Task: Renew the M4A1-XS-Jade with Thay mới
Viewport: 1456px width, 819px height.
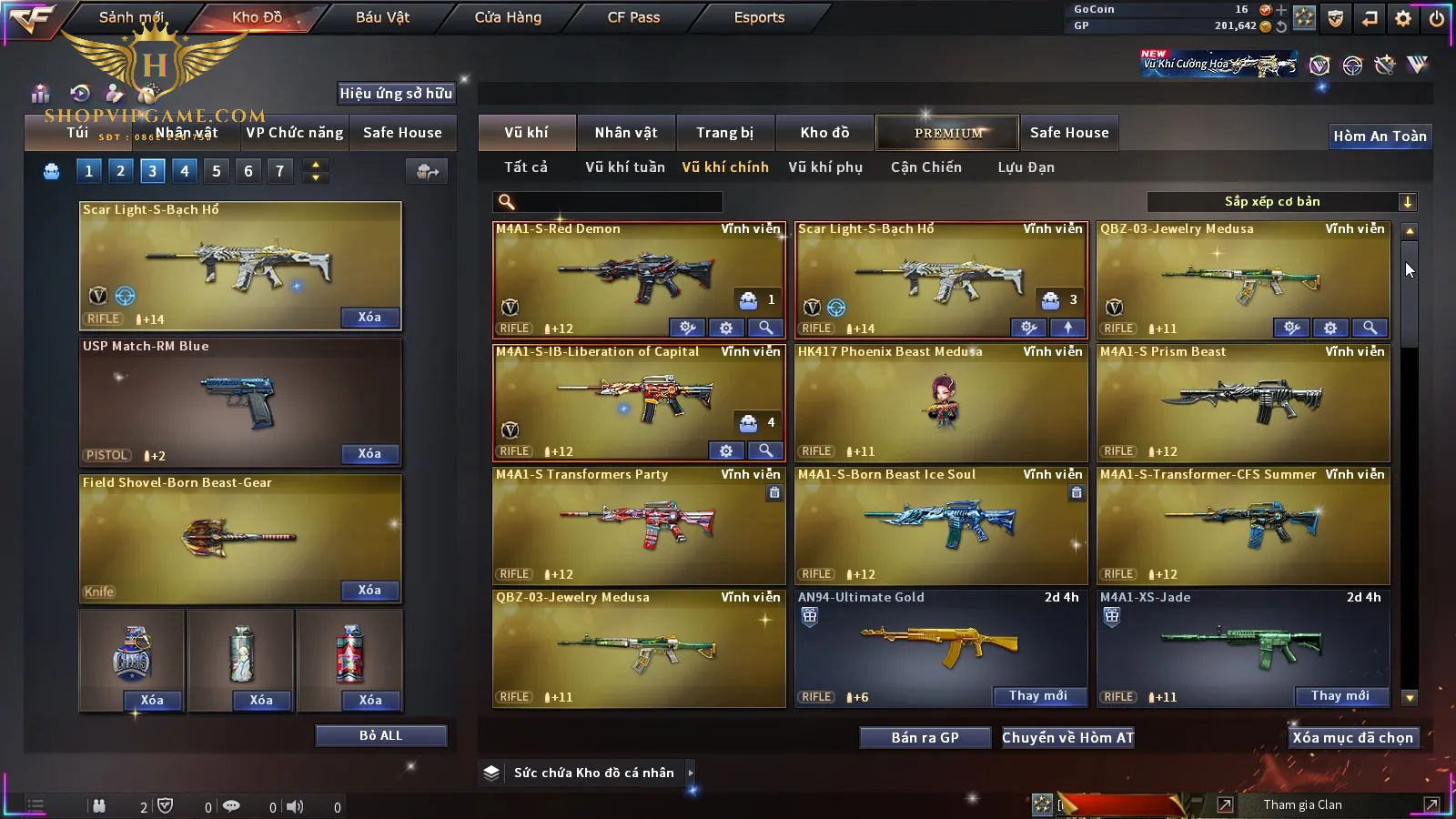Action: (1340, 696)
